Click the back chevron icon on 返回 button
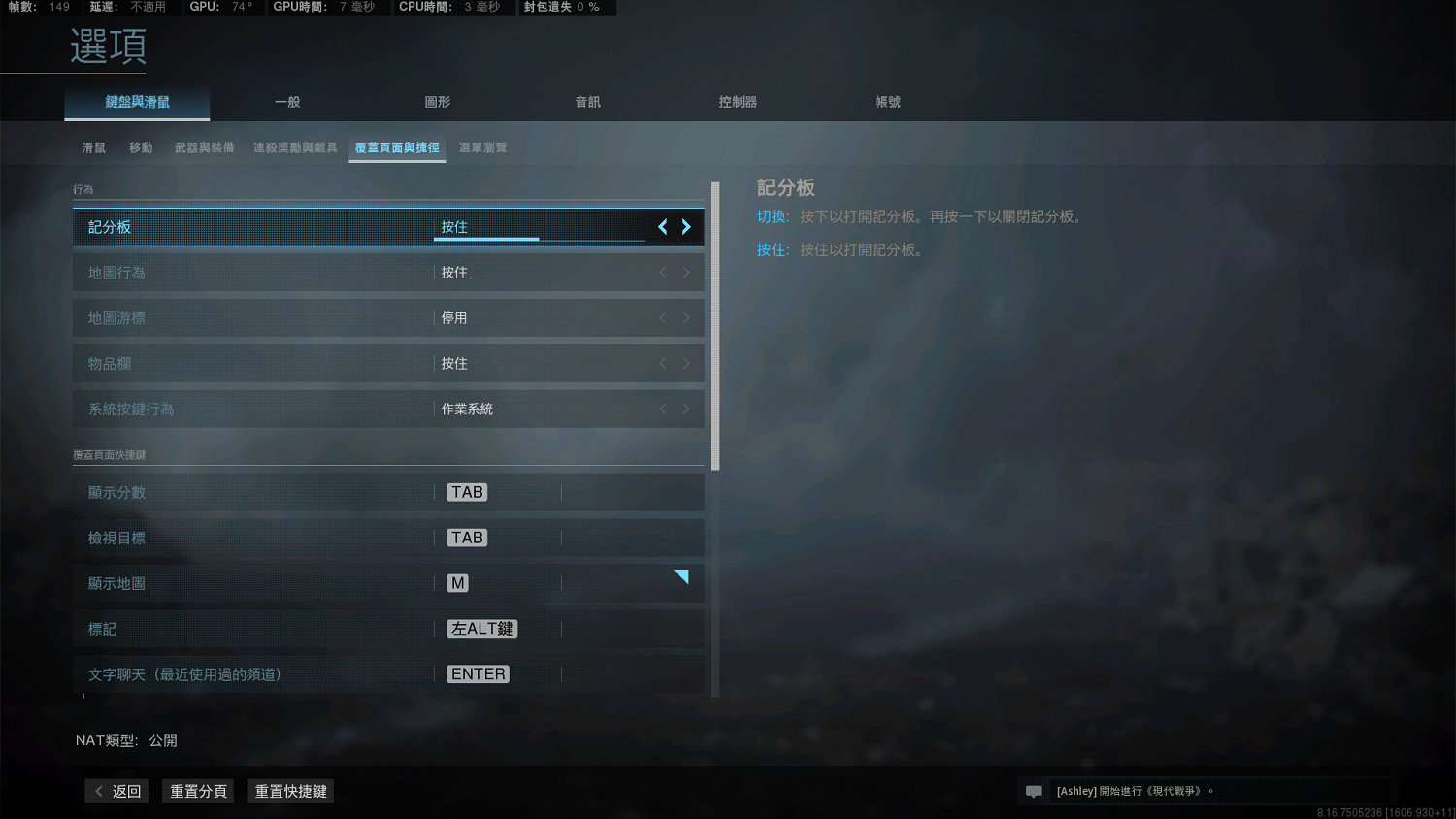Screen dimensions: 1456x819 (x=100, y=791)
